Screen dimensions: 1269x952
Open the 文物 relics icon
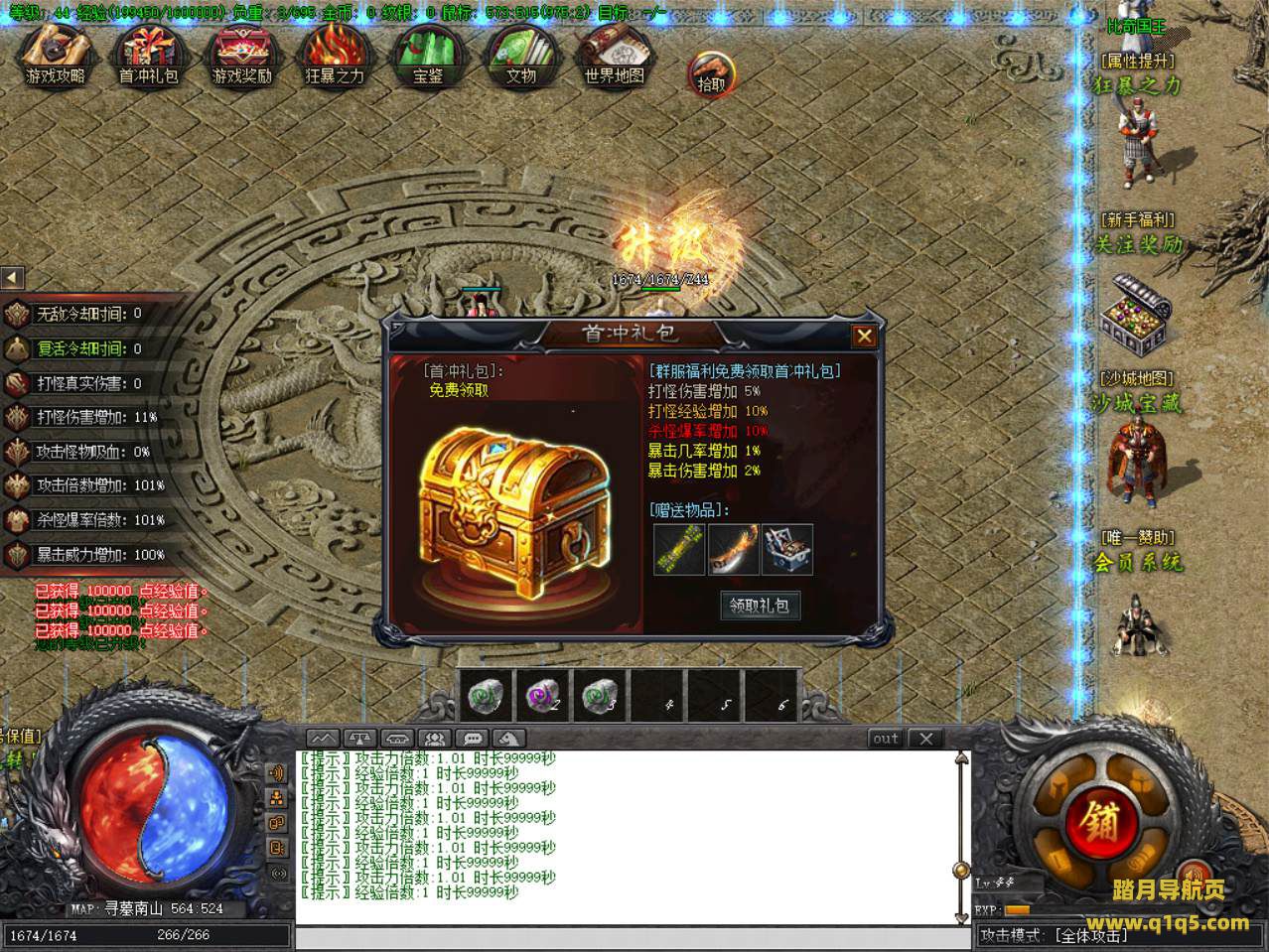tap(520, 56)
